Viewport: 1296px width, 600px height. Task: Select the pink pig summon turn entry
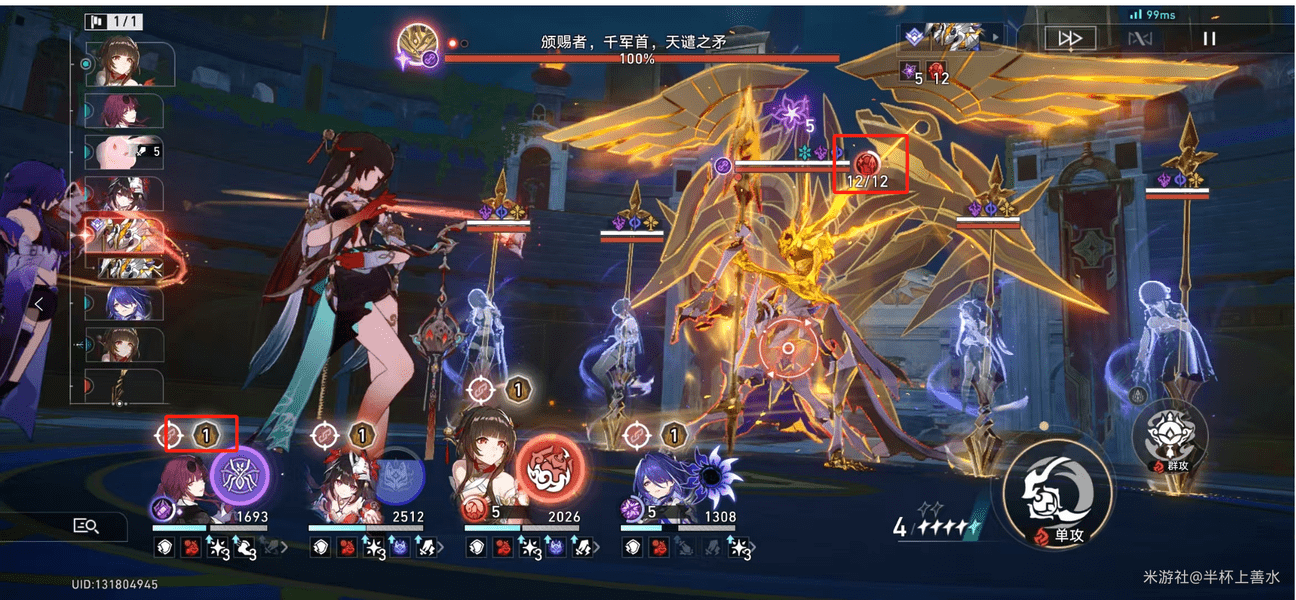point(127,151)
